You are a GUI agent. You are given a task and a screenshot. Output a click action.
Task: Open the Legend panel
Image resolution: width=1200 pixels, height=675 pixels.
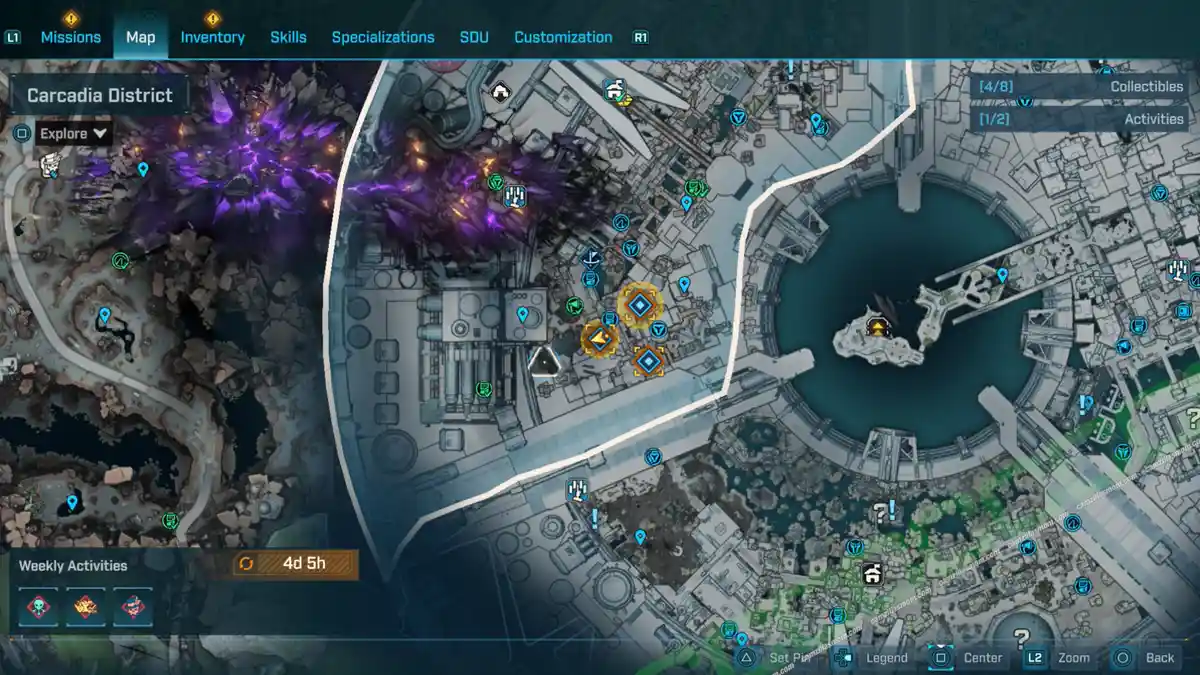pyautogui.click(x=875, y=657)
